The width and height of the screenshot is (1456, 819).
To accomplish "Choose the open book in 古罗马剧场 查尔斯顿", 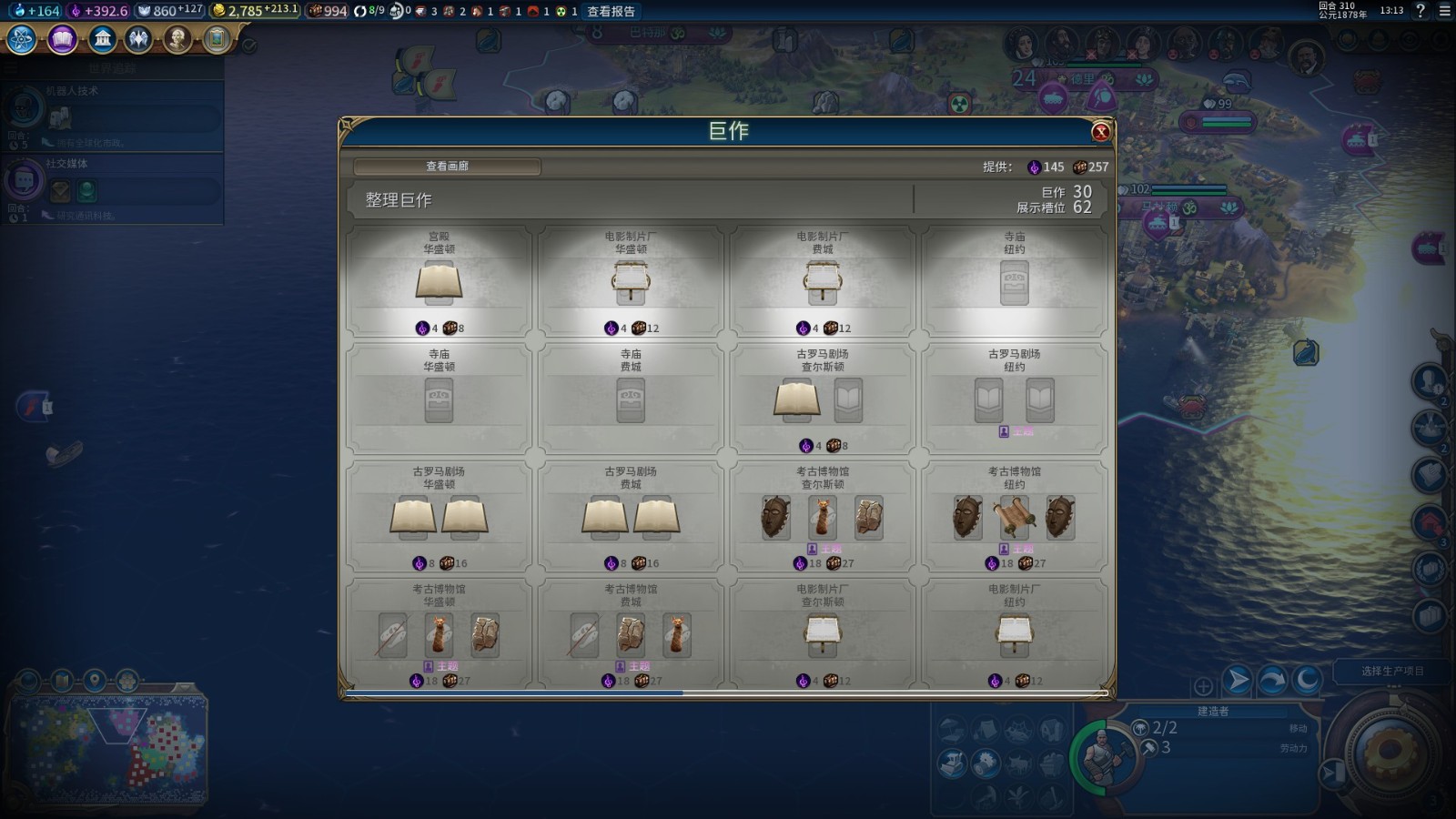I will [797, 399].
